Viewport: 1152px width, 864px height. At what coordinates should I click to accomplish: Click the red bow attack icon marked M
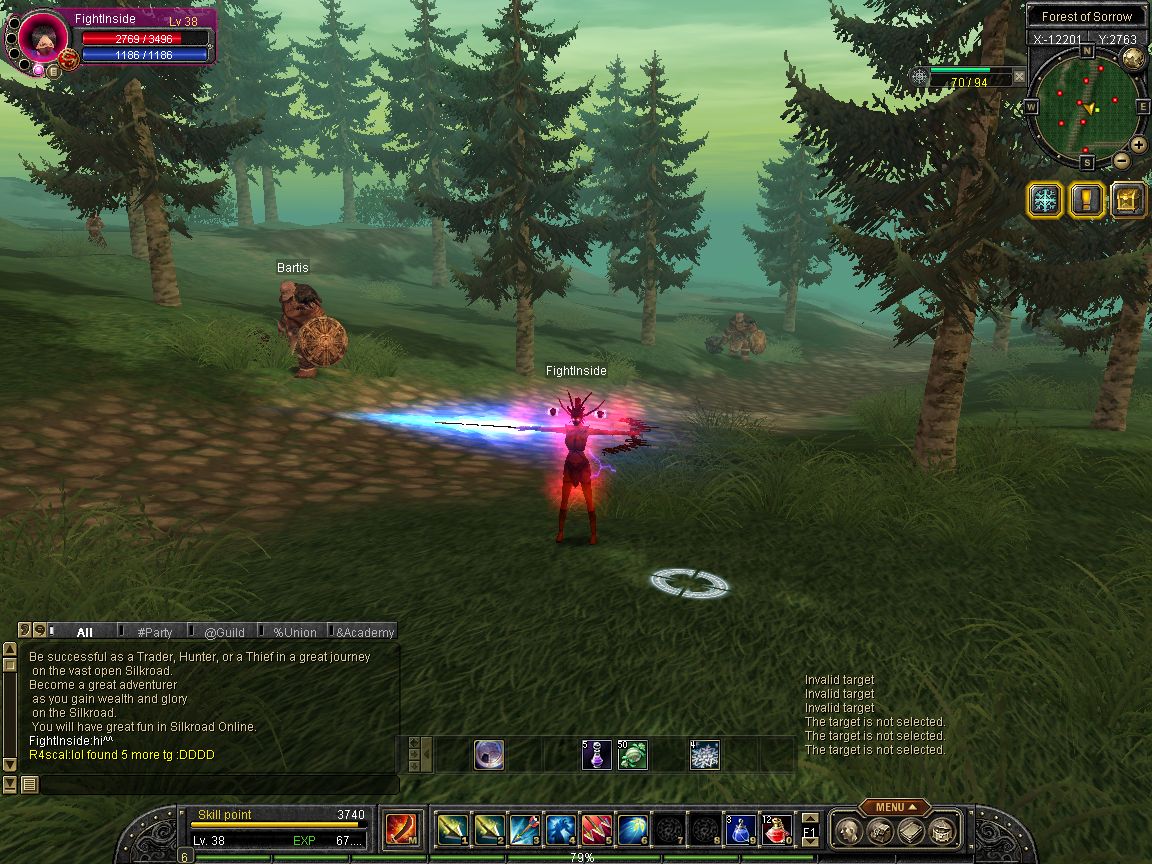(x=401, y=829)
